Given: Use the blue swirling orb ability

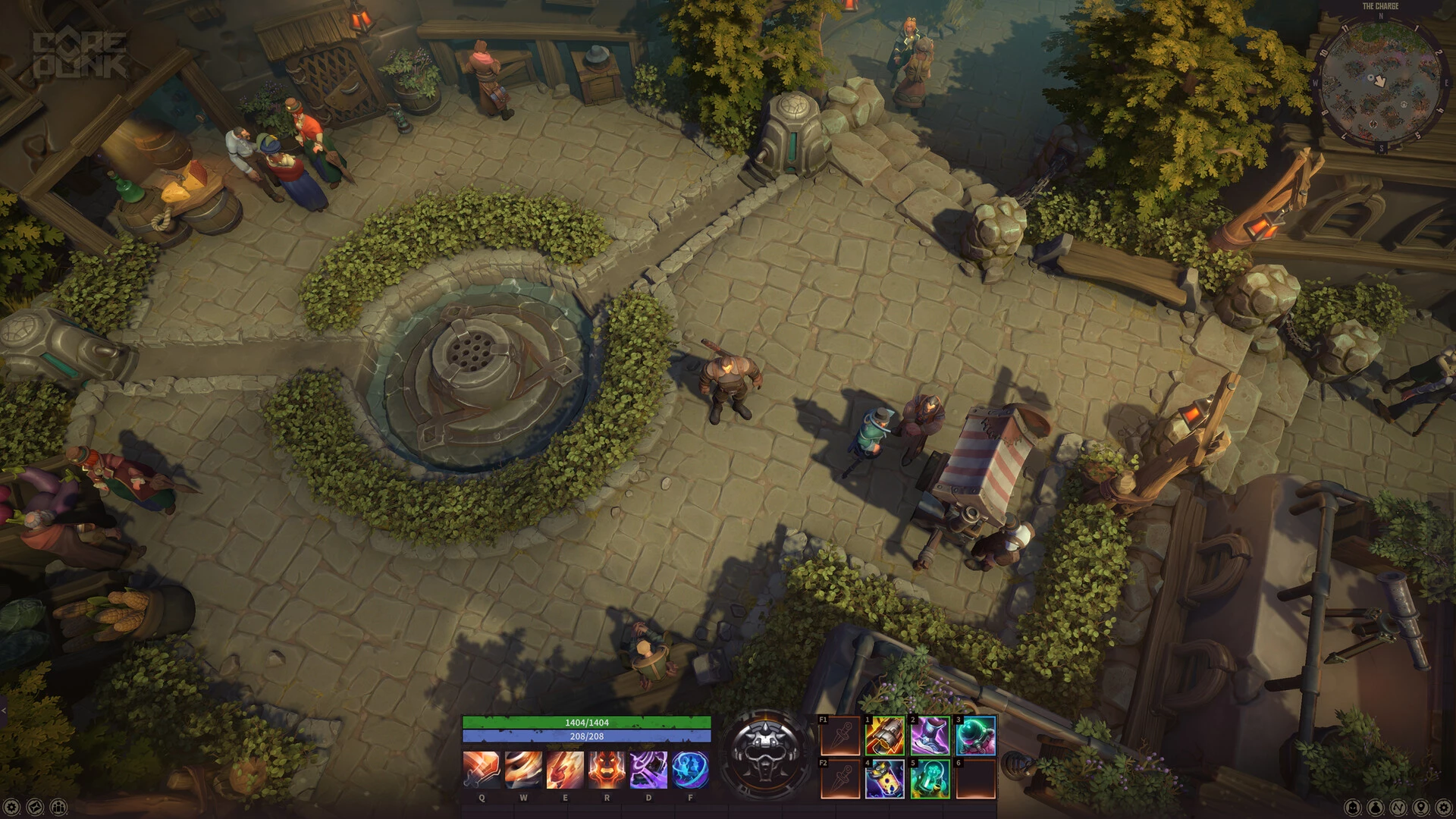Looking at the screenshot, I should point(690,770).
